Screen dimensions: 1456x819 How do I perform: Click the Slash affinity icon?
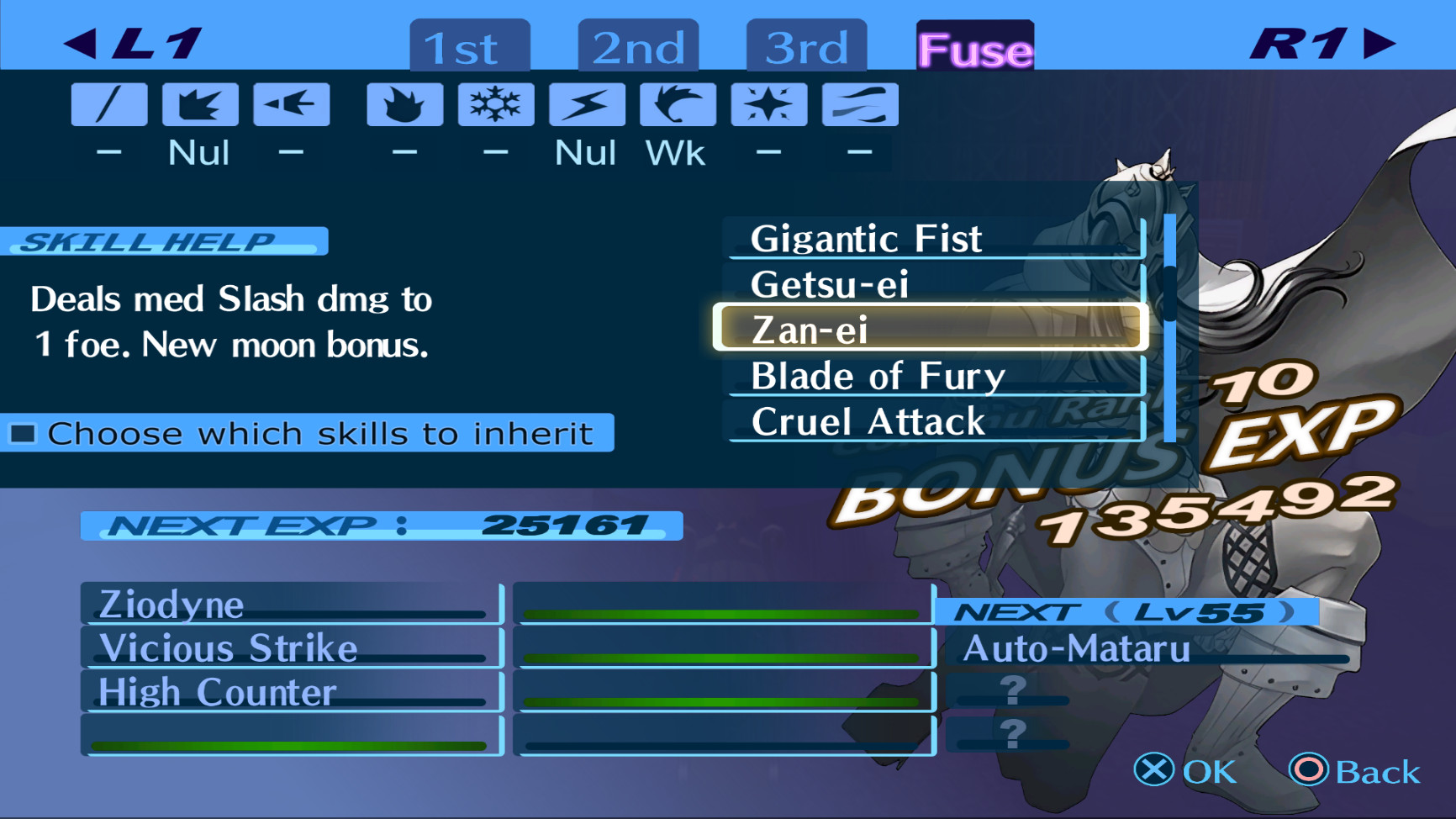(108, 103)
